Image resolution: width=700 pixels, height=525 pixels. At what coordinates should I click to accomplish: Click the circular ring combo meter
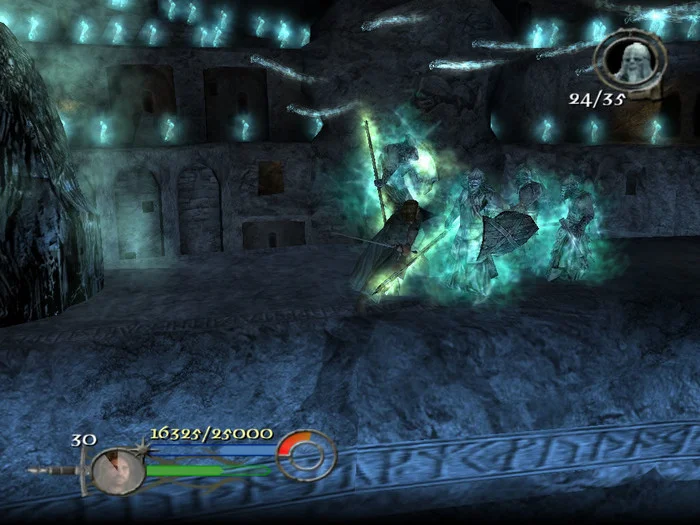(306, 456)
